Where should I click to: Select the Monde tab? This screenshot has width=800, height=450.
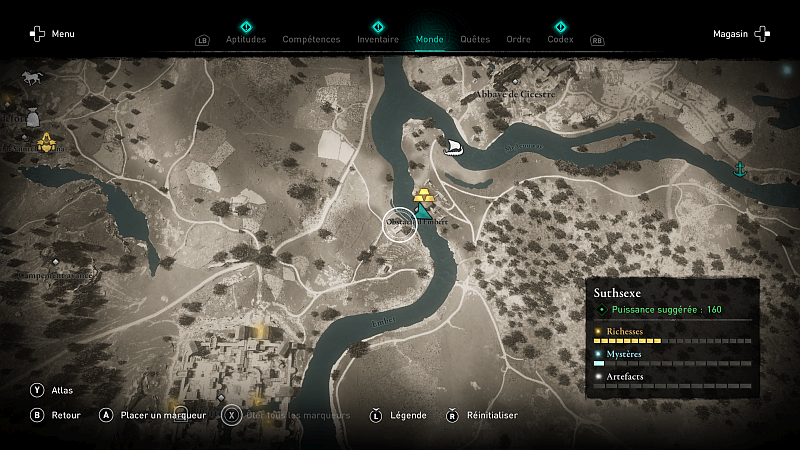coord(430,40)
